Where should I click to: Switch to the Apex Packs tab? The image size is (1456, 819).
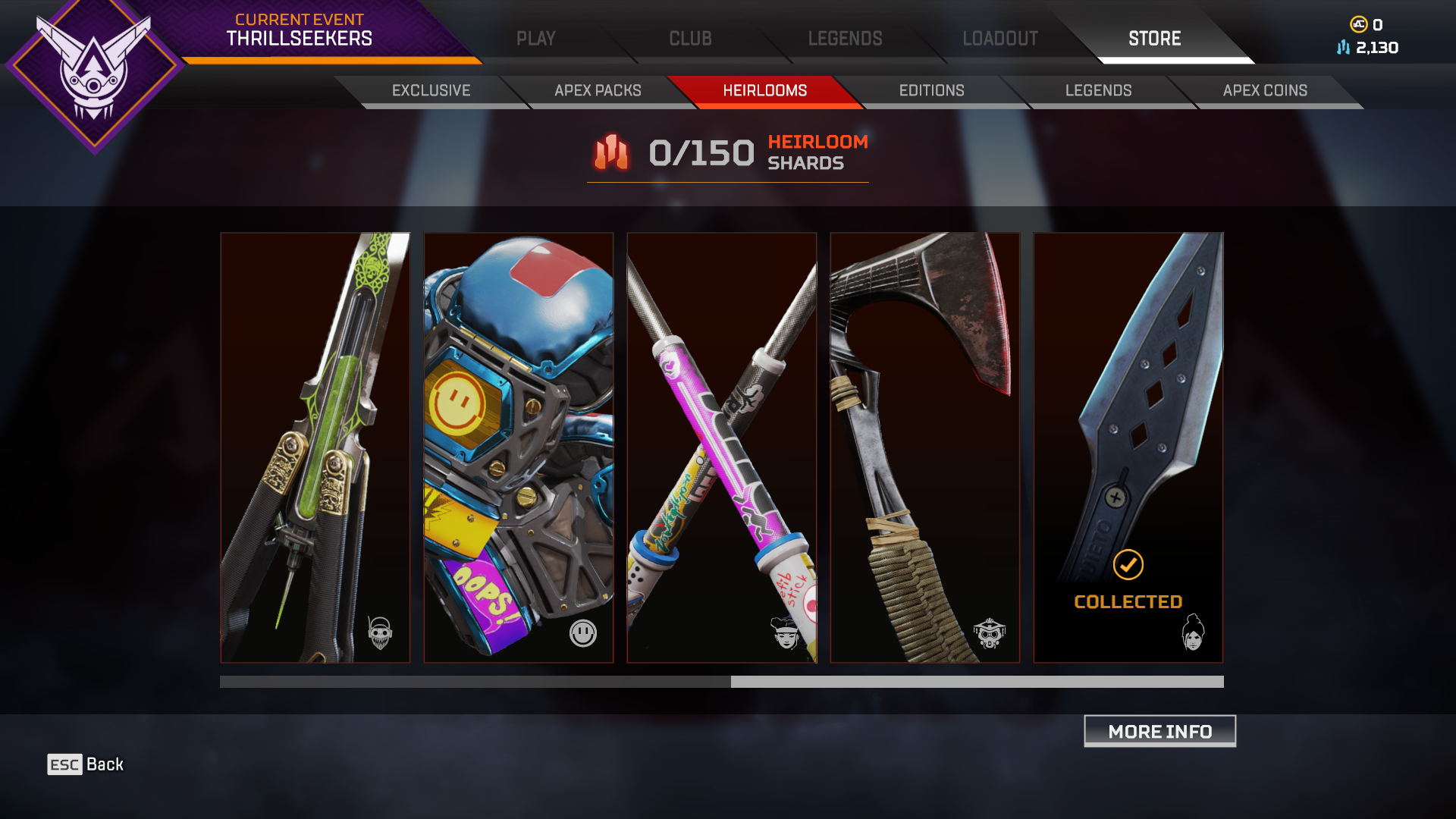(598, 90)
